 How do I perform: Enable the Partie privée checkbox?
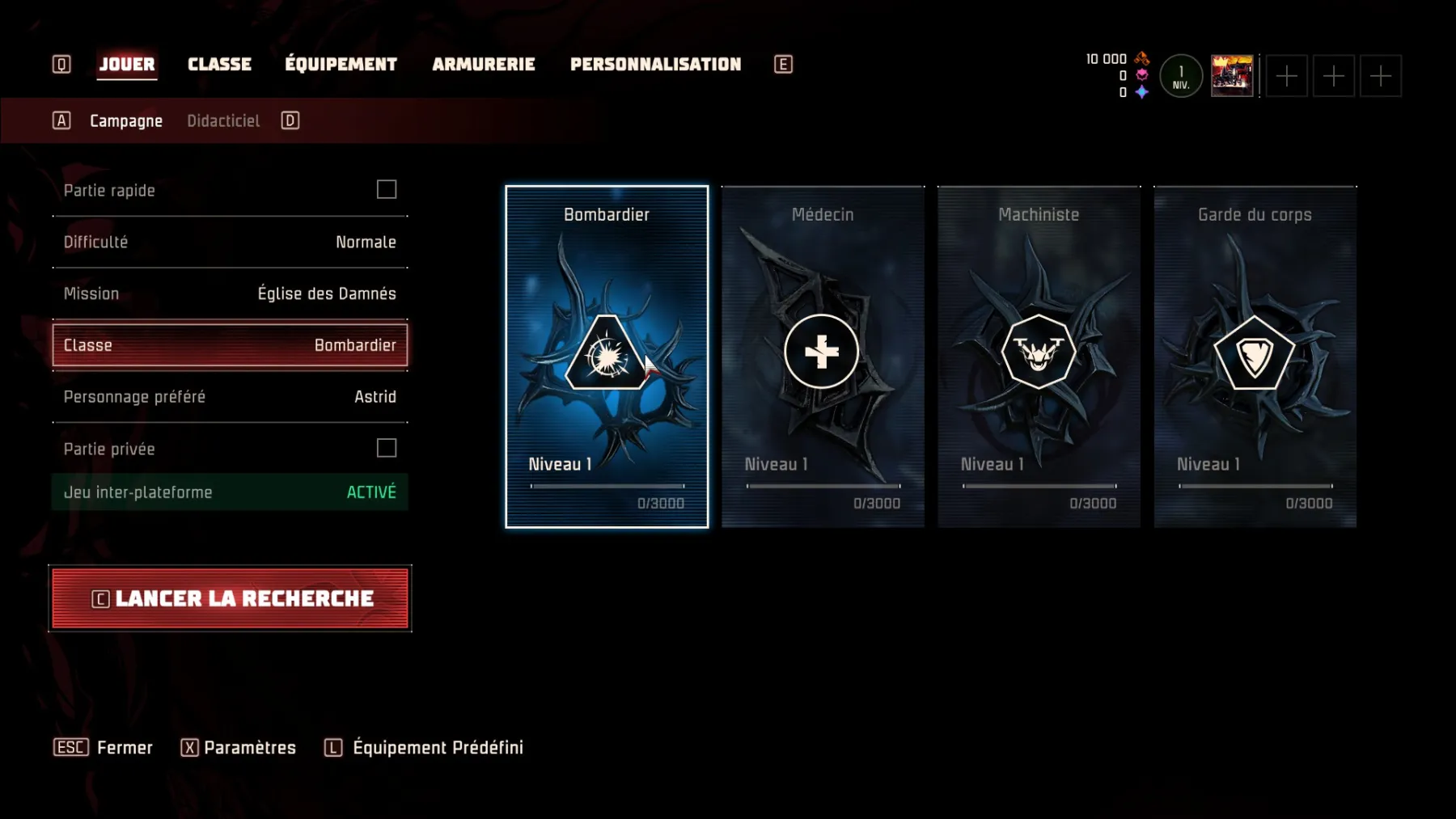(387, 449)
